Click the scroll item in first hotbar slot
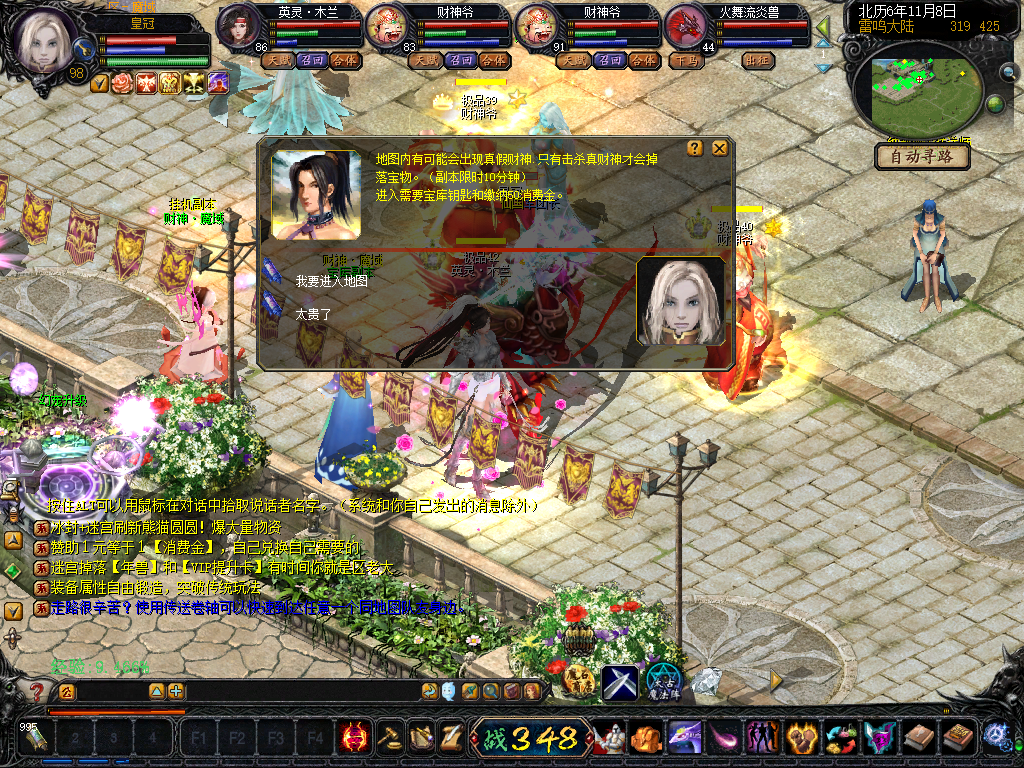Screen dimensions: 1024x768 (37, 739)
